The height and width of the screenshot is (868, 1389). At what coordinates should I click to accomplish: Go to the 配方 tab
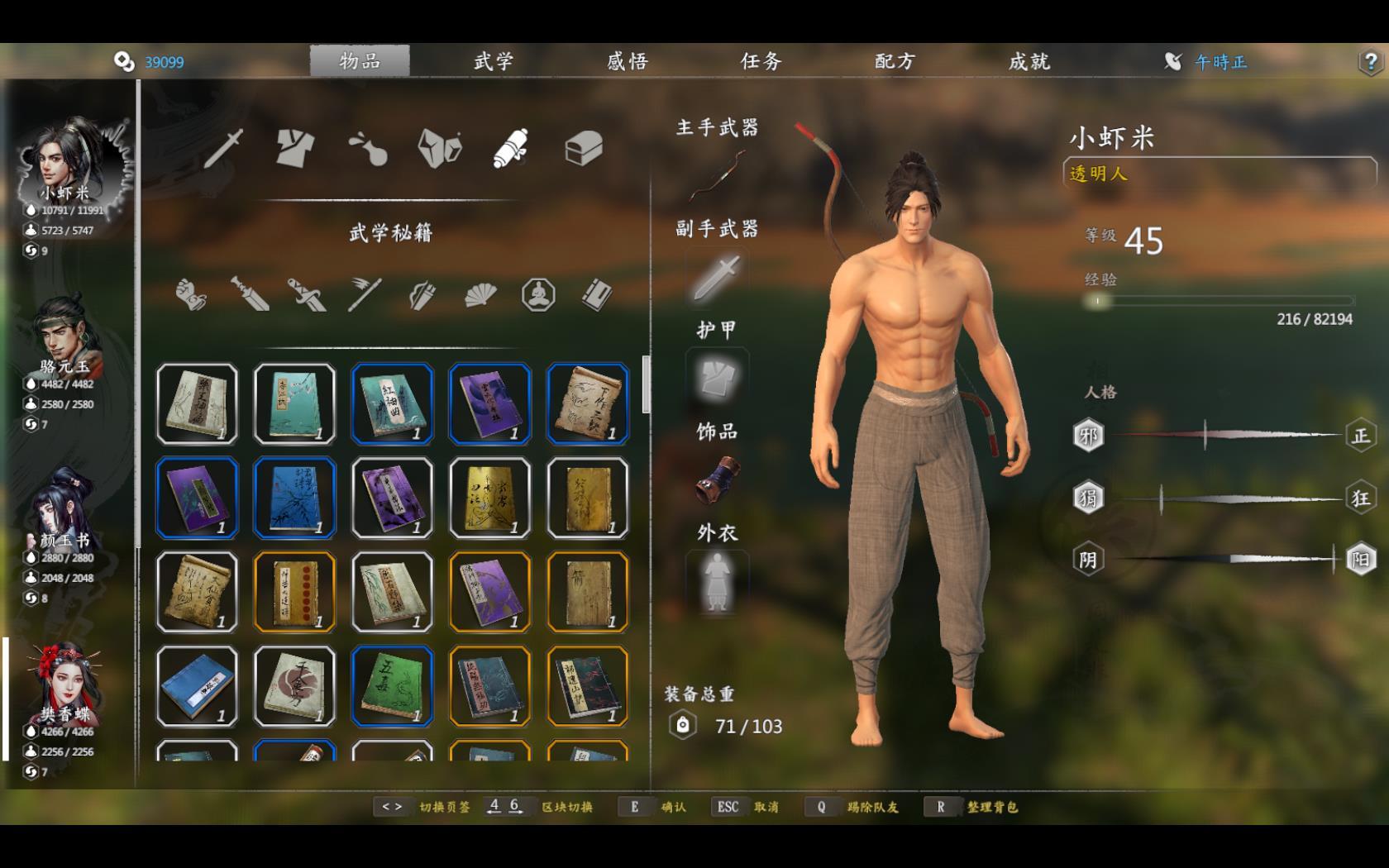point(895,61)
